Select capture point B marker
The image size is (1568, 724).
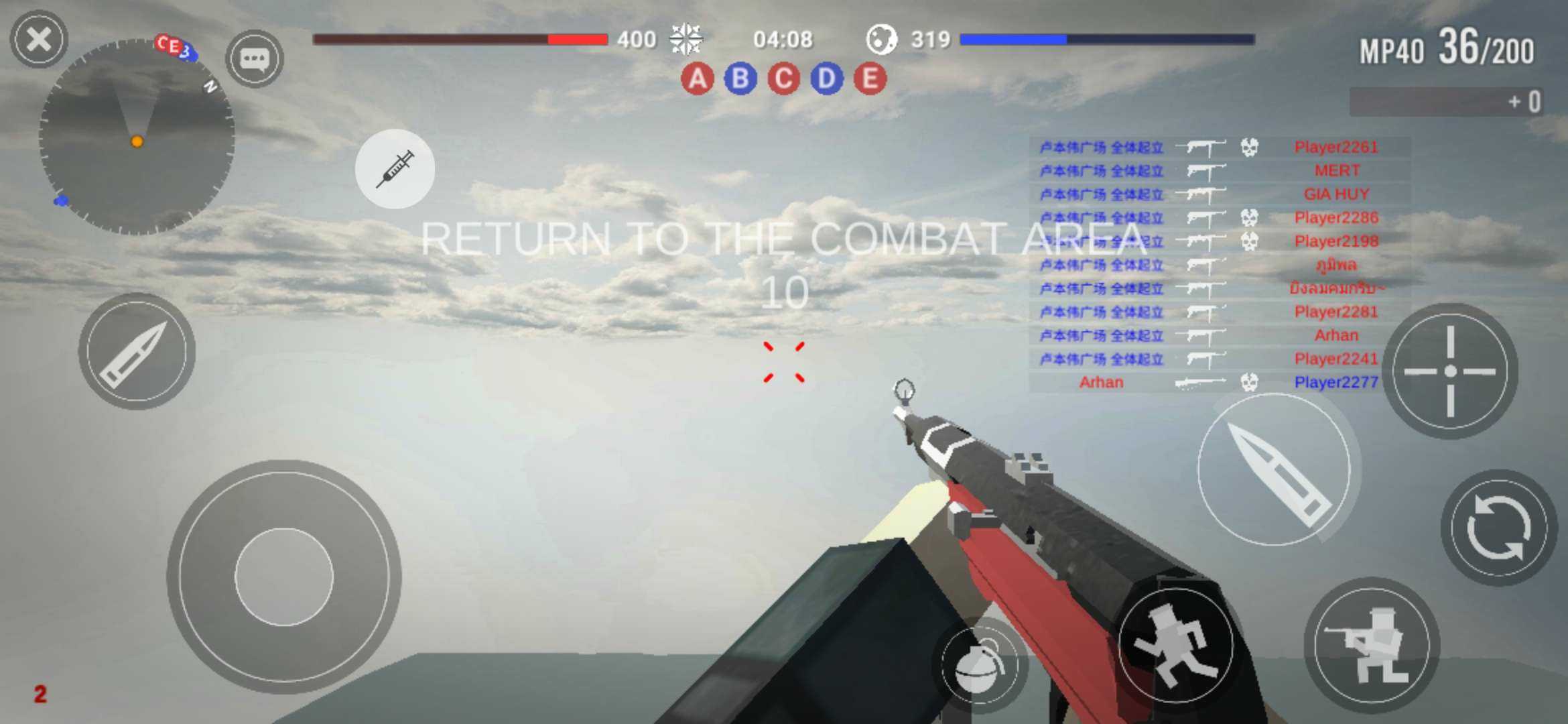740,79
